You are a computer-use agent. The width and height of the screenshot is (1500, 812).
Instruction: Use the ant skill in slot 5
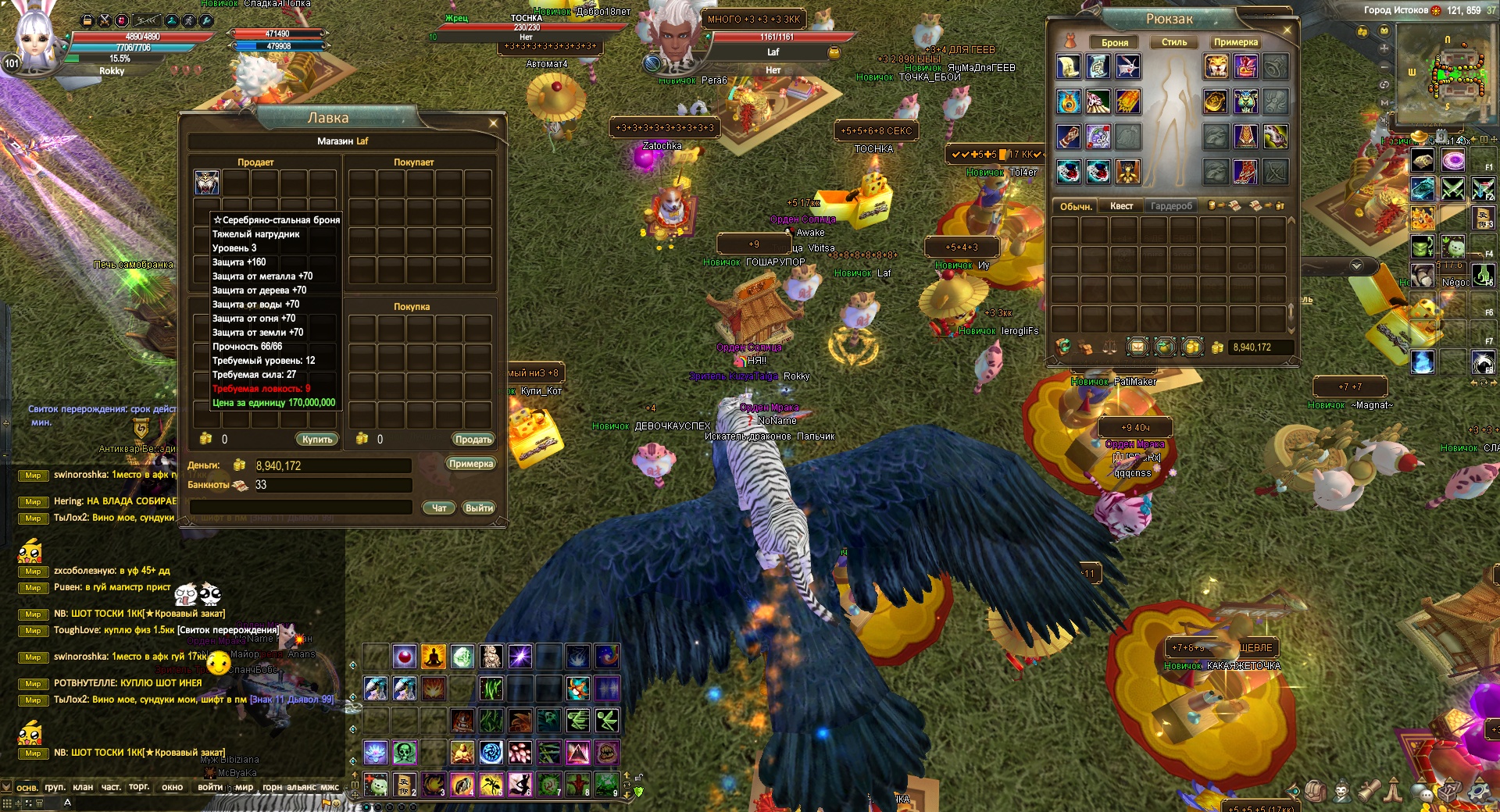point(491,783)
